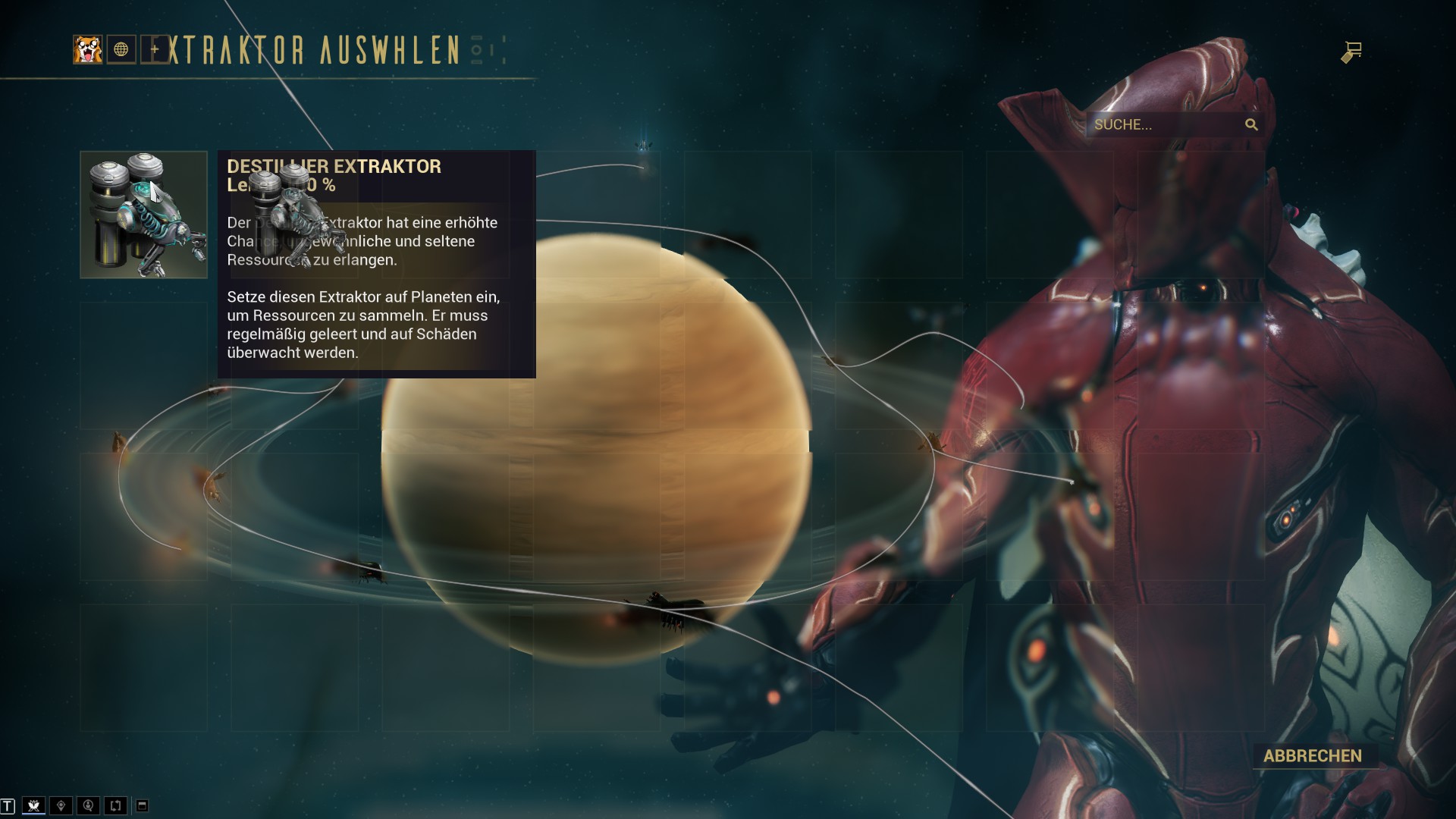
Task: Click the location pin icon in the bottom toolbar
Action: pos(61,805)
